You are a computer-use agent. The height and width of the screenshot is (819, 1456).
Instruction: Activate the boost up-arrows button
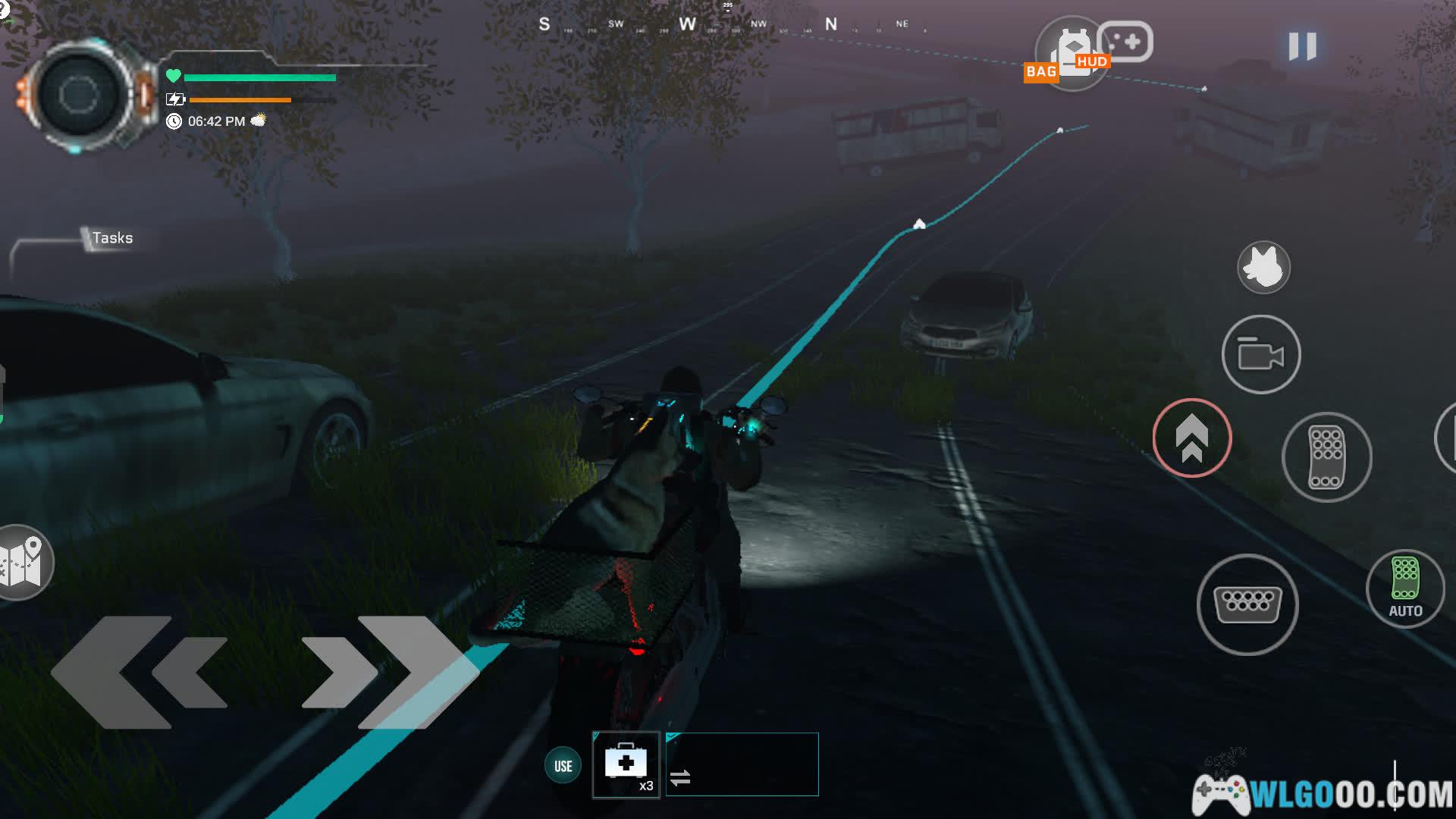click(1191, 438)
